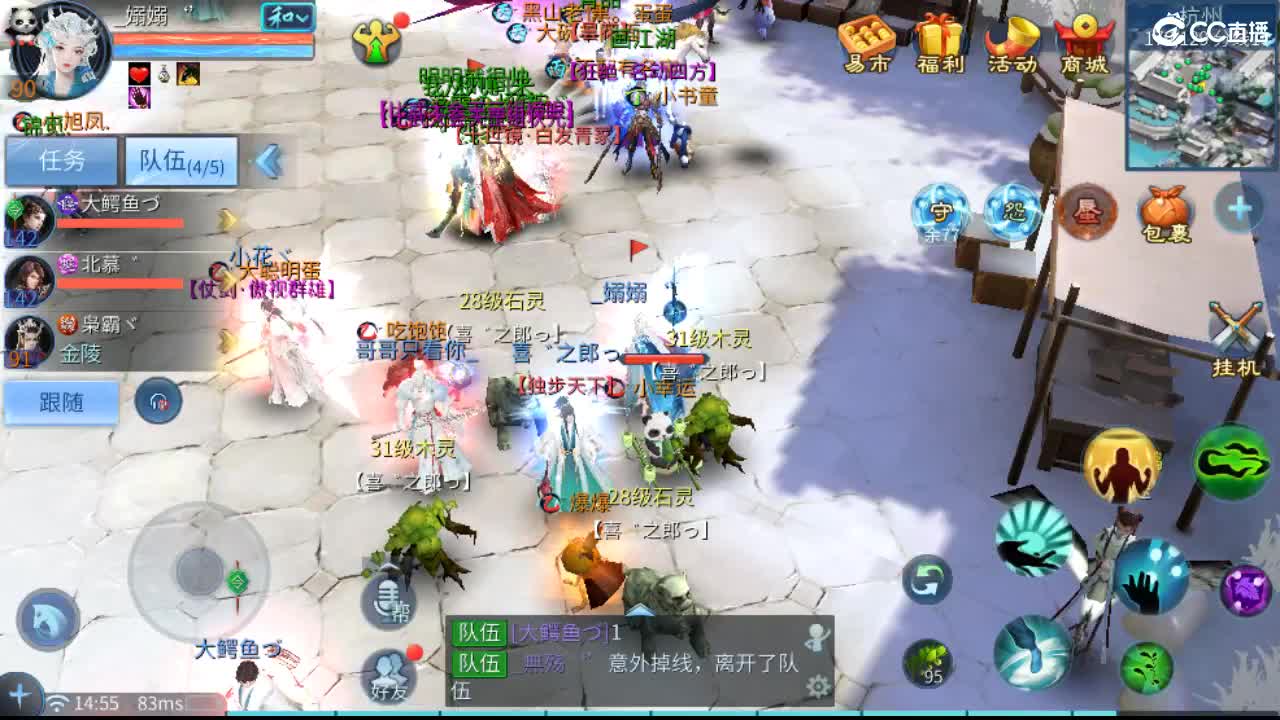Switch to the 任务 tasks tab

(60, 161)
